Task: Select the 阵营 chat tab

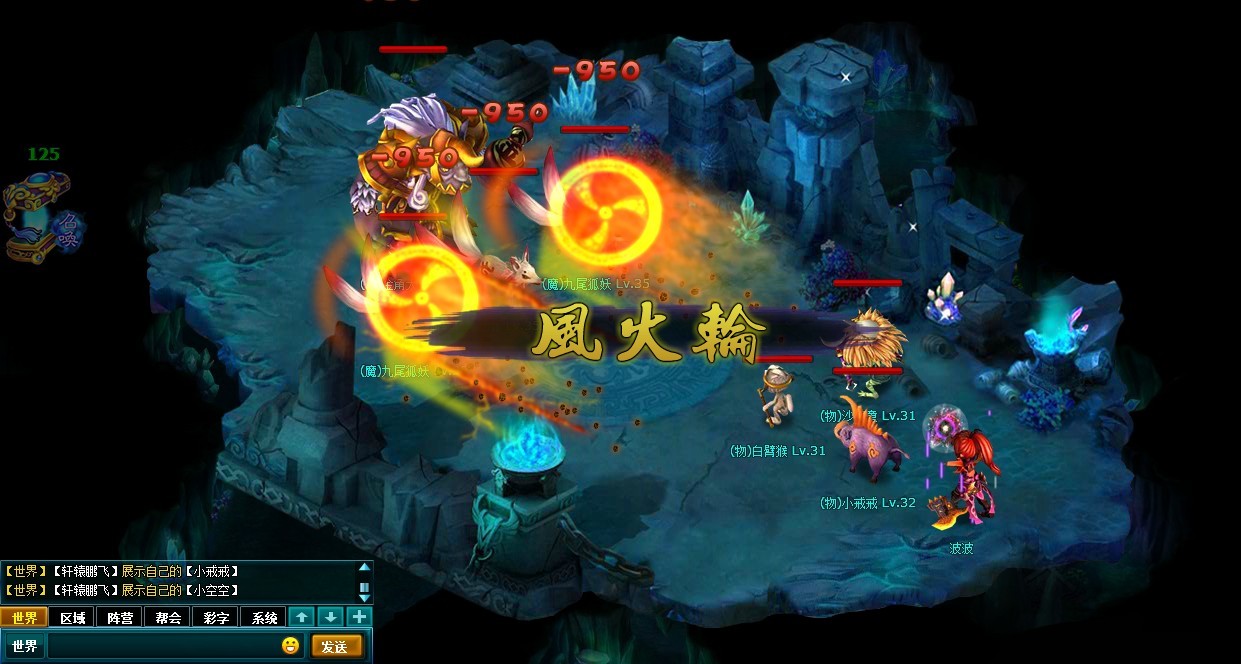Action: (120, 617)
